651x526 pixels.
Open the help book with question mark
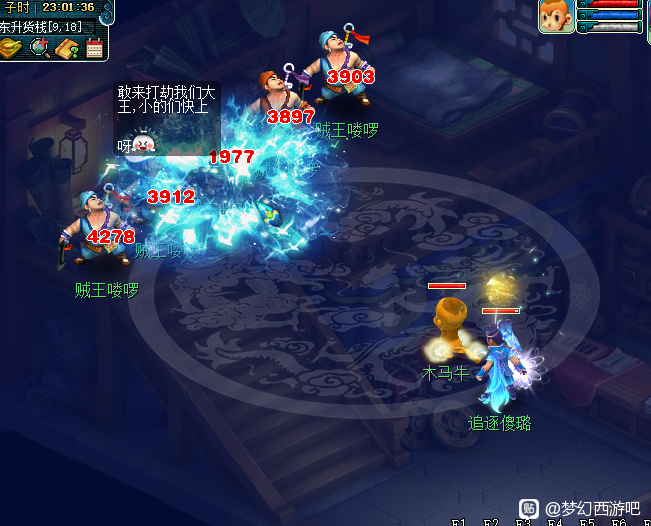click(67, 48)
